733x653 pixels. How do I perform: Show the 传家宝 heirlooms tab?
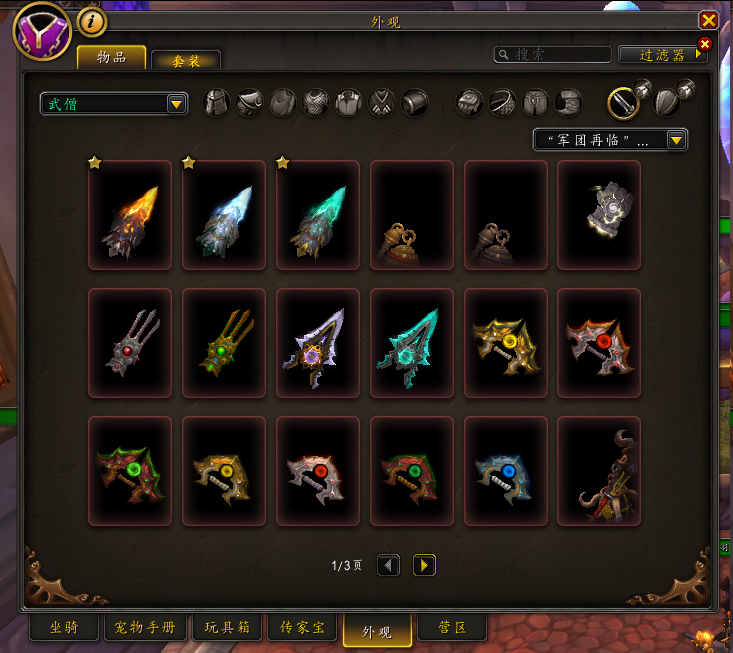[301, 628]
